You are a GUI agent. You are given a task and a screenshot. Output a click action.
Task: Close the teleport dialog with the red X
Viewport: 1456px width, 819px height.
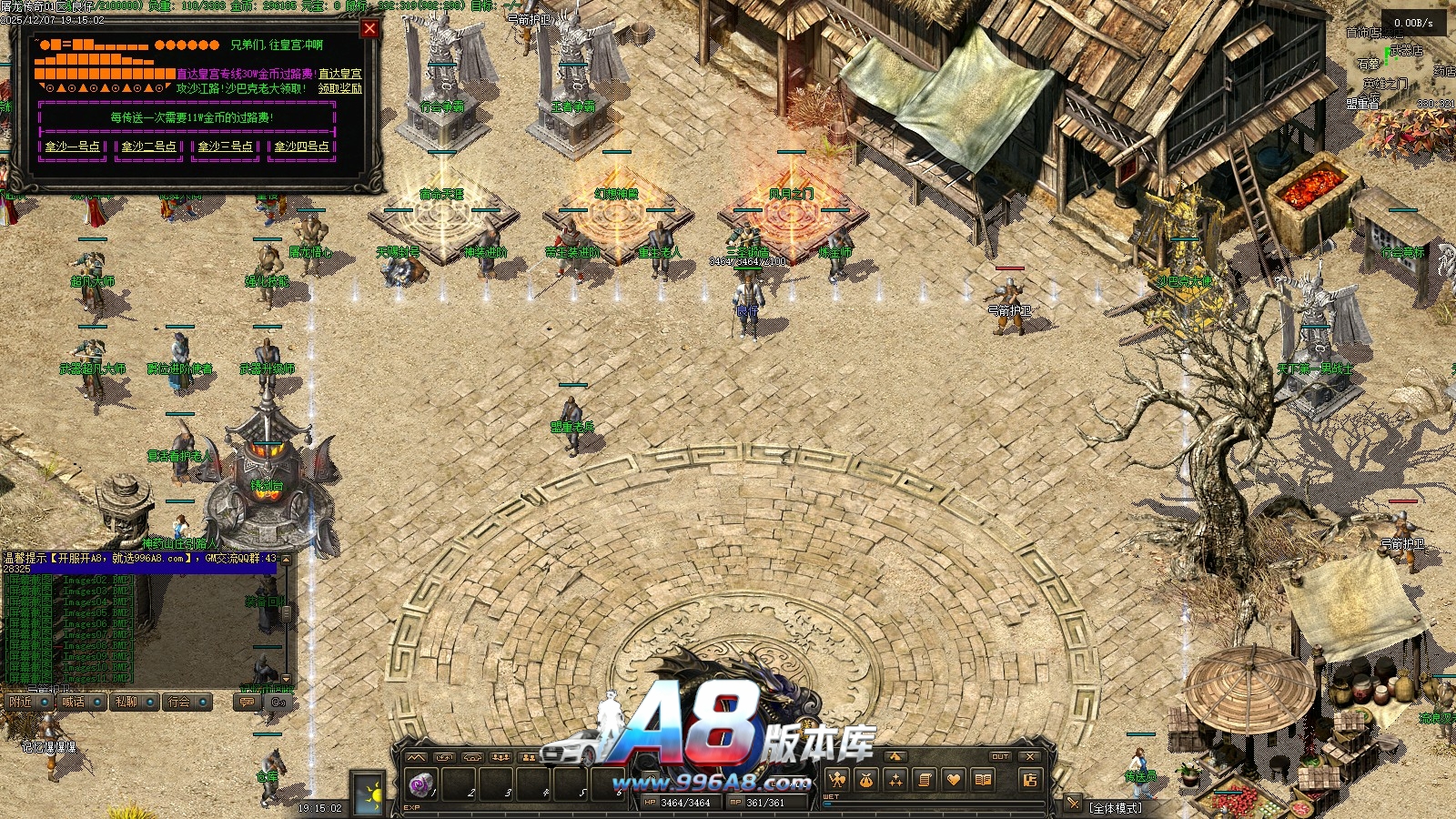click(x=369, y=28)
